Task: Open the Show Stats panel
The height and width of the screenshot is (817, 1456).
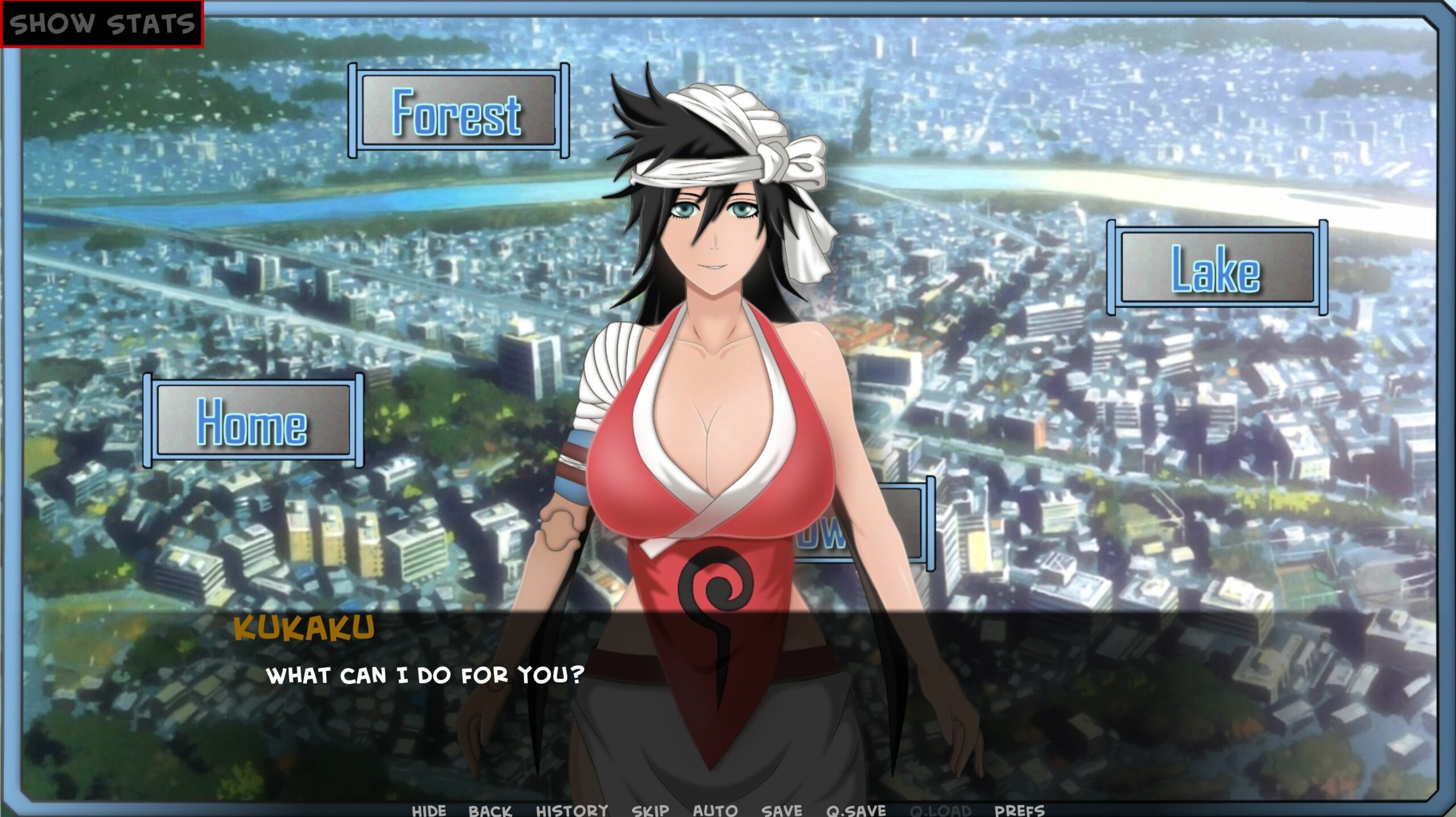Action: pos(102,24)
